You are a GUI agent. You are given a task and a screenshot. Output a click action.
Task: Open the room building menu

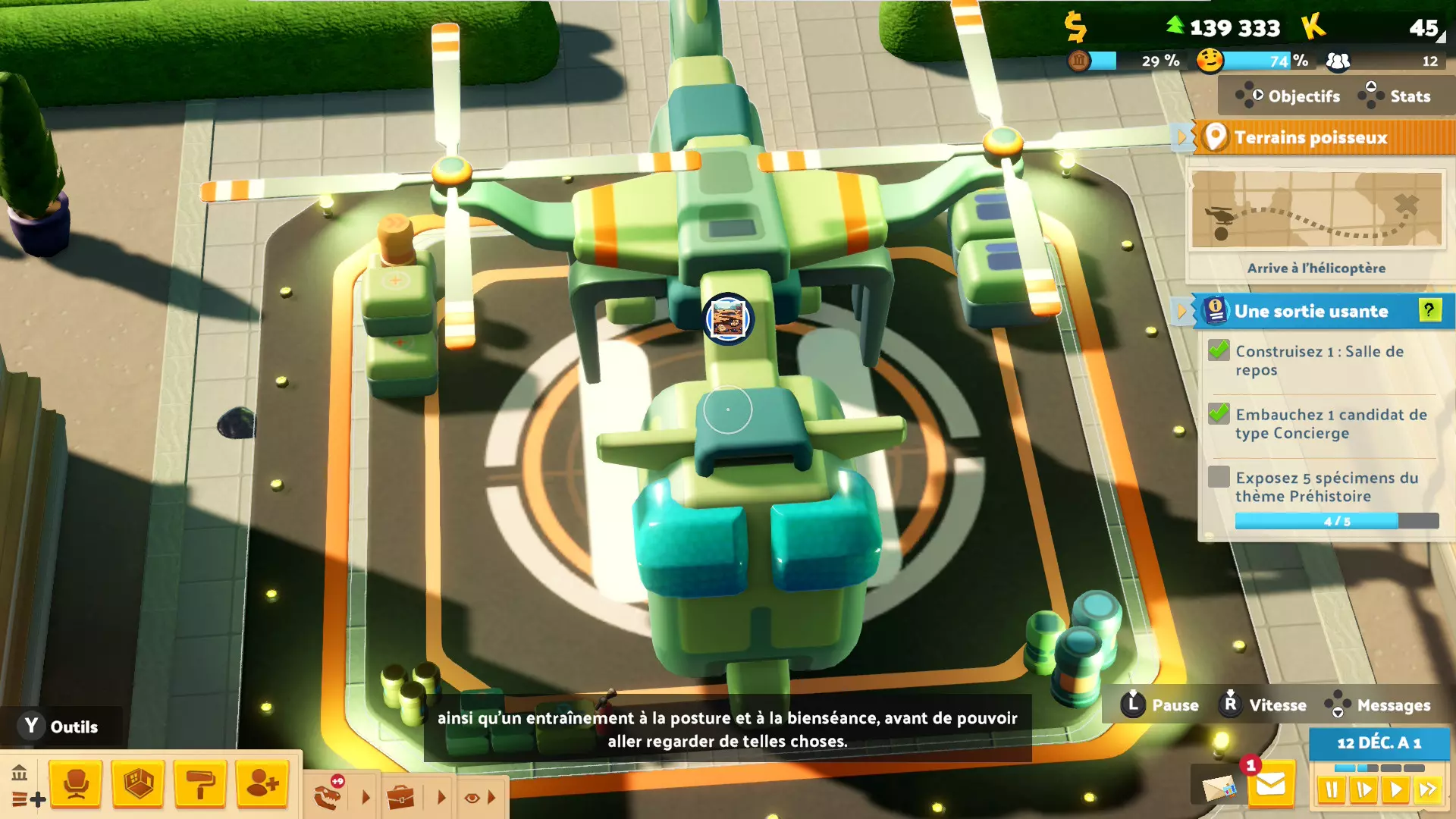coord(138,783)
